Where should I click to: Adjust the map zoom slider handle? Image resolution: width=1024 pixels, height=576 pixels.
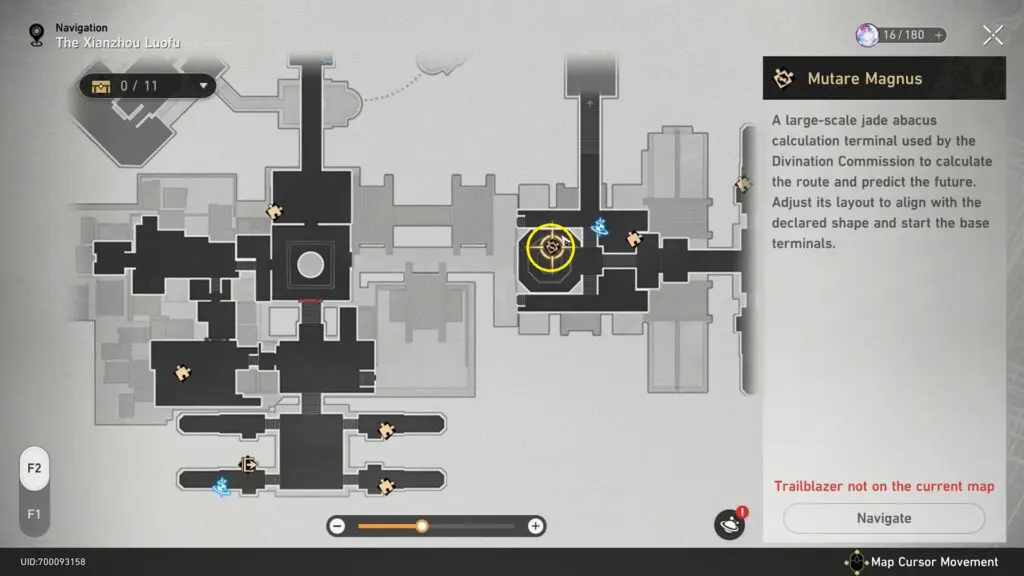[x=422, y=526]
